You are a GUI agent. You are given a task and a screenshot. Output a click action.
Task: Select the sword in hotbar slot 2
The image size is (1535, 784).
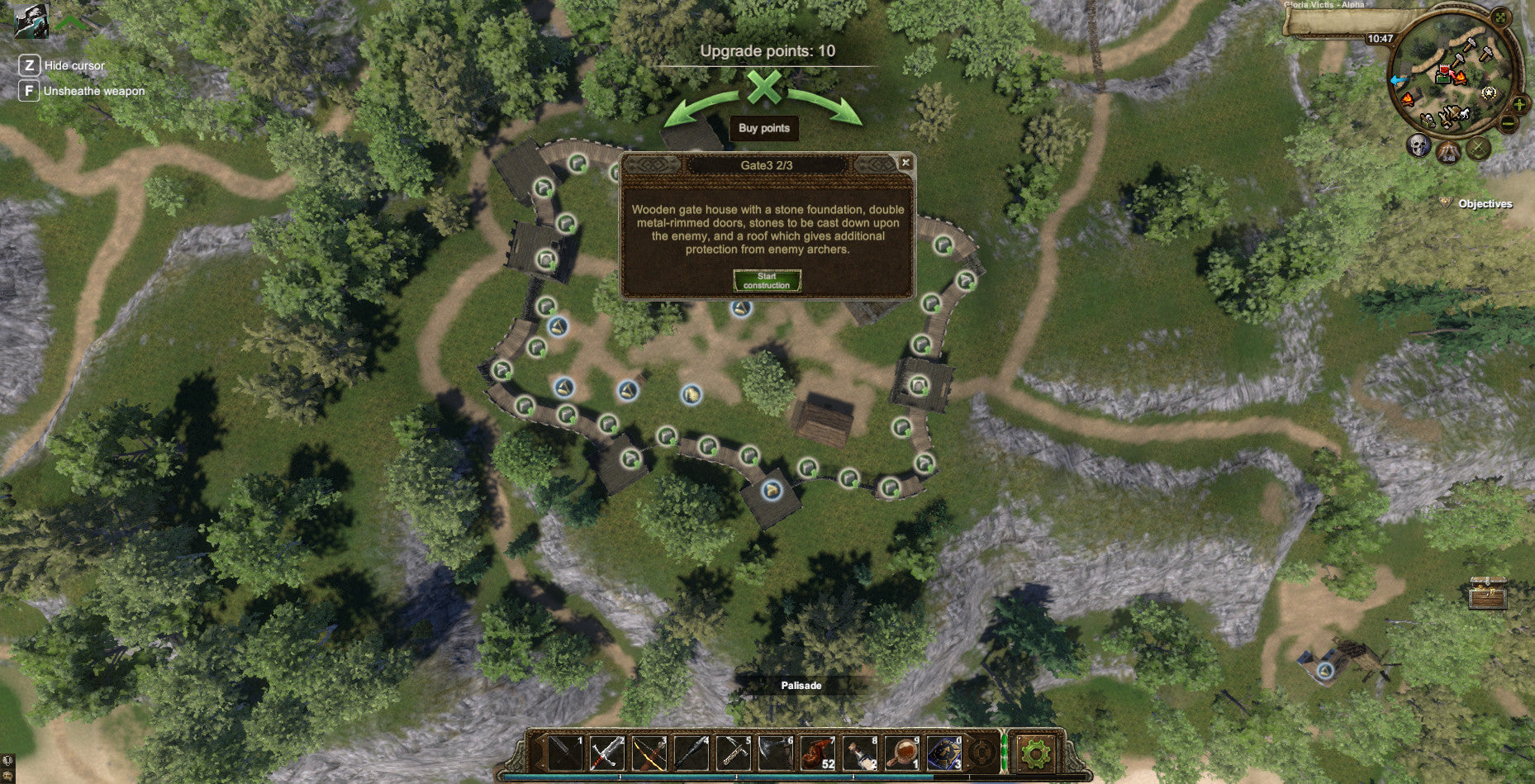pos(606,753)
